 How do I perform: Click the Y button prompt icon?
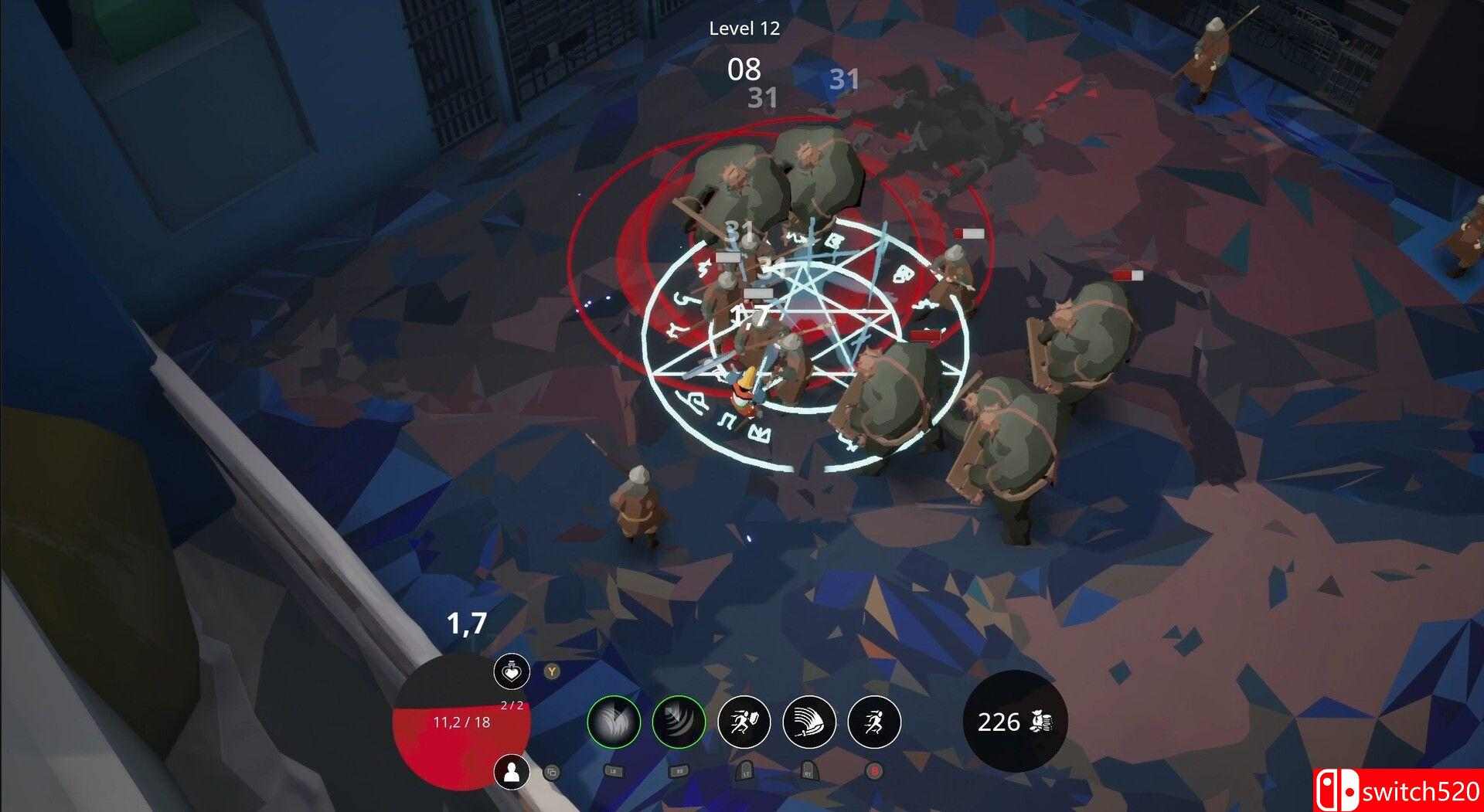click(551, 671)
